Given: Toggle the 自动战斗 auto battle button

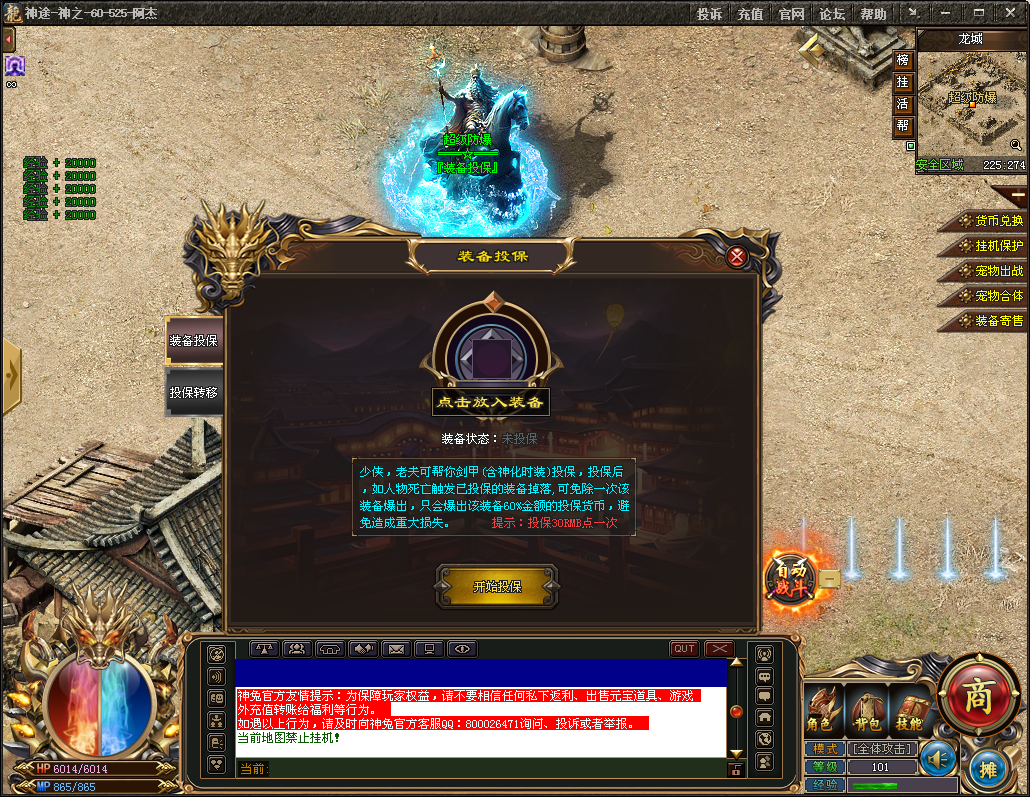Looking at the screenshot, I should 791,577.
